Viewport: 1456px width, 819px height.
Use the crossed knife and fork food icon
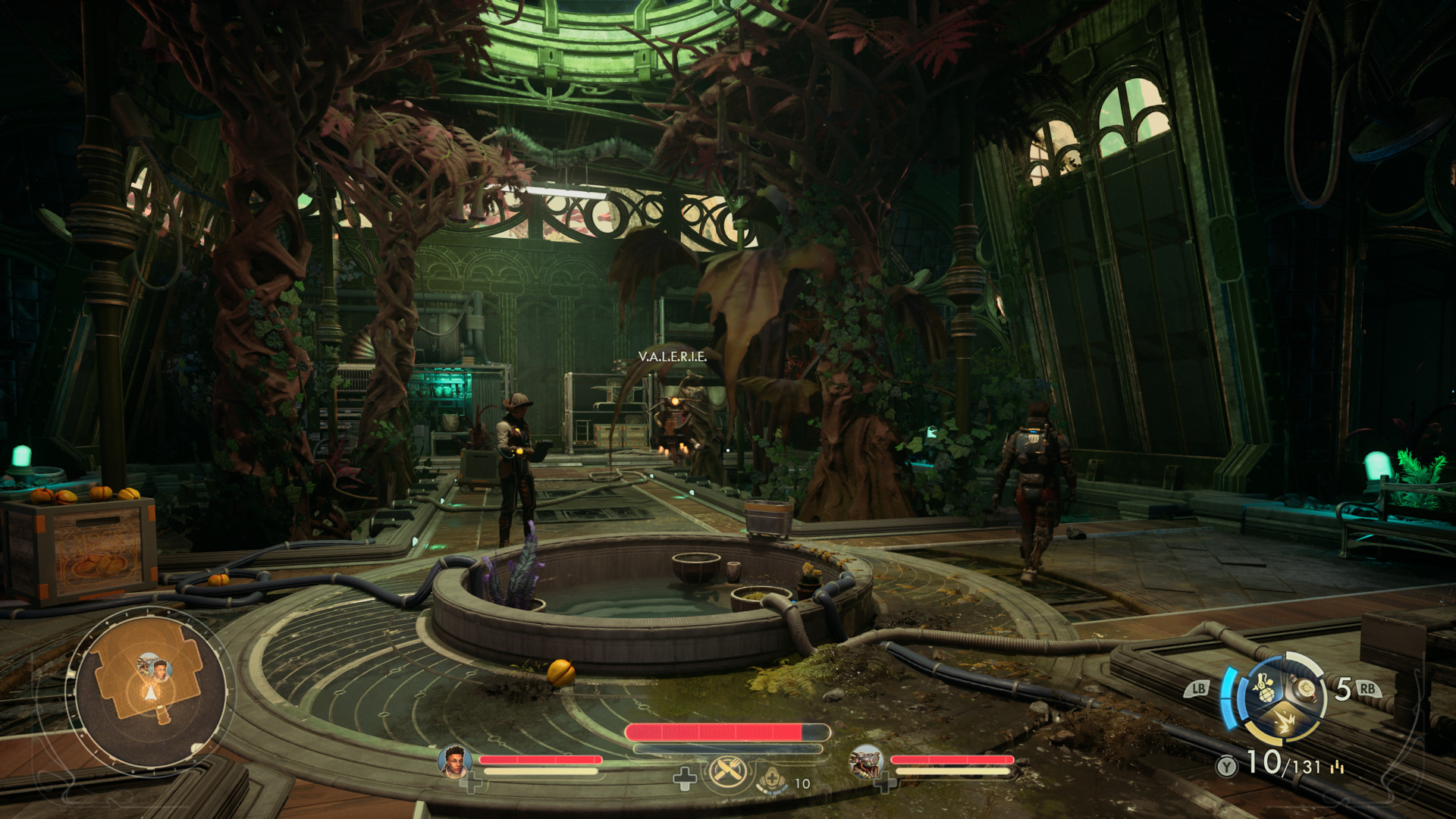(x=728, y=773)
